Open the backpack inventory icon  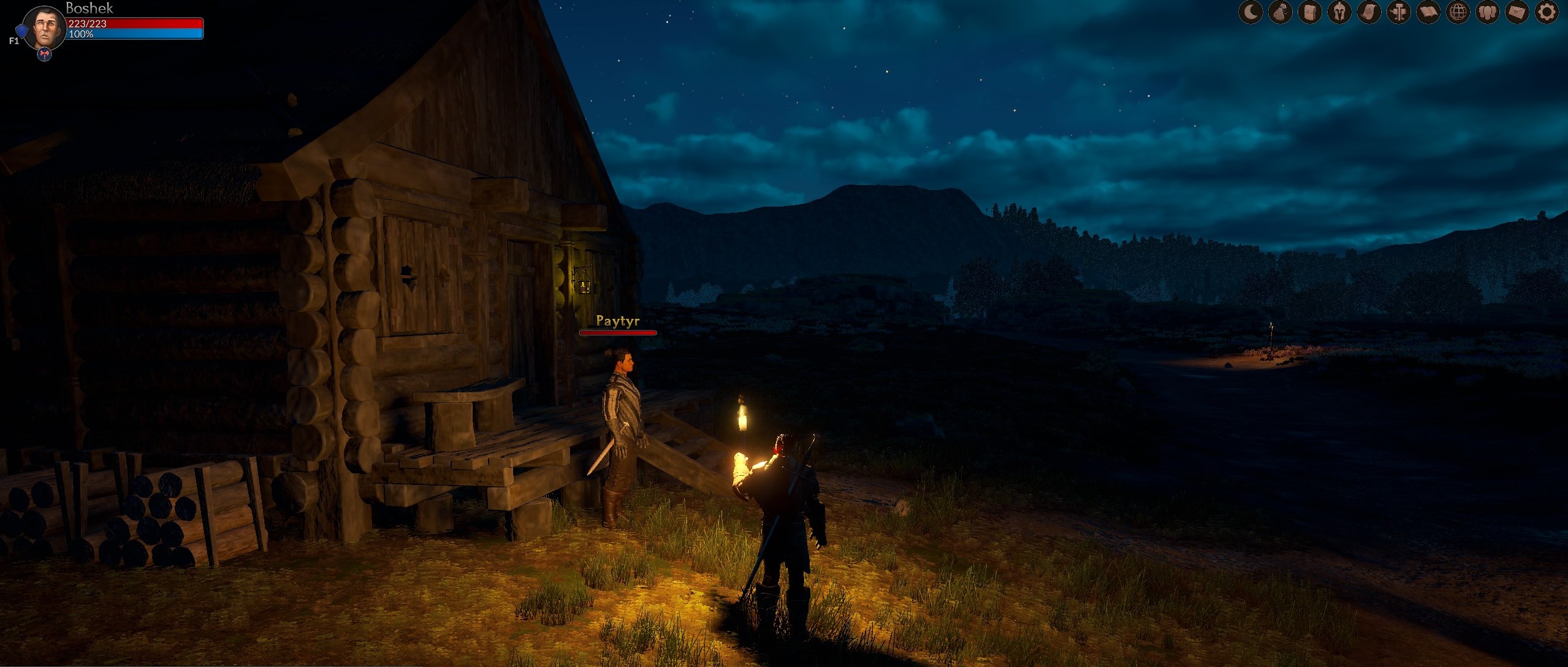pos(1309,12)
